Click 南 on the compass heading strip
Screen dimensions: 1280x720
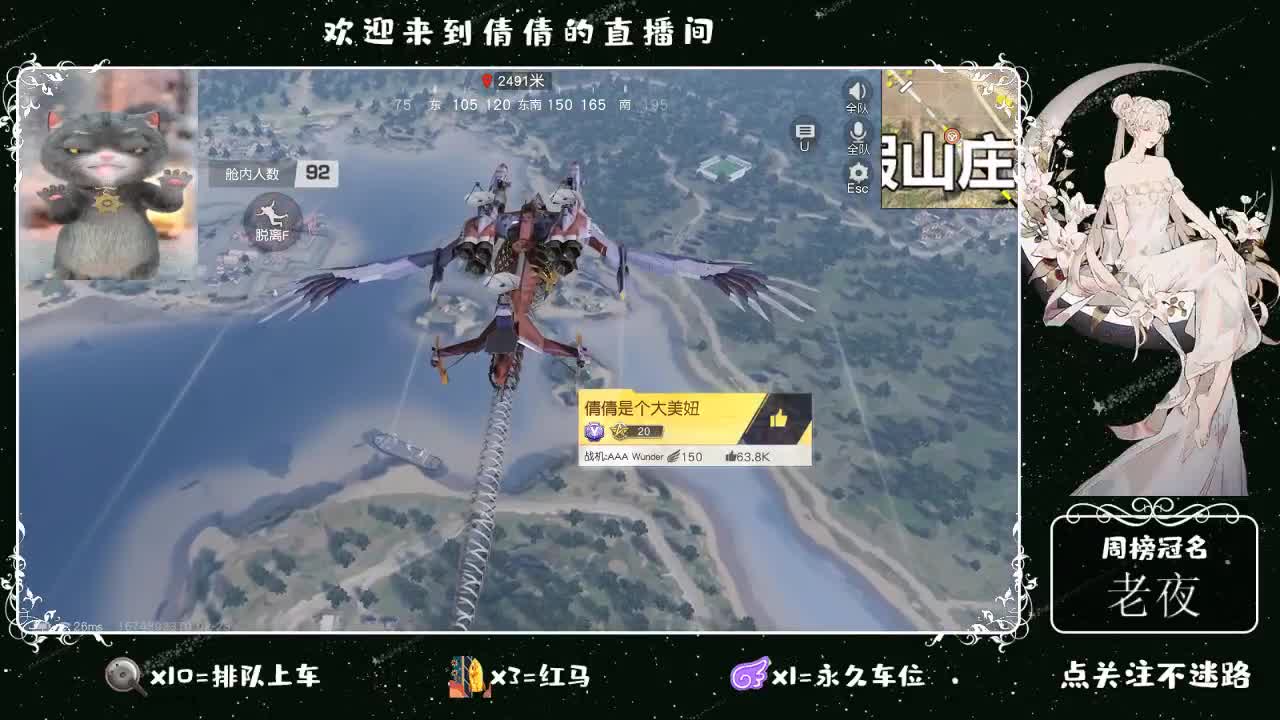click(626, 105)
